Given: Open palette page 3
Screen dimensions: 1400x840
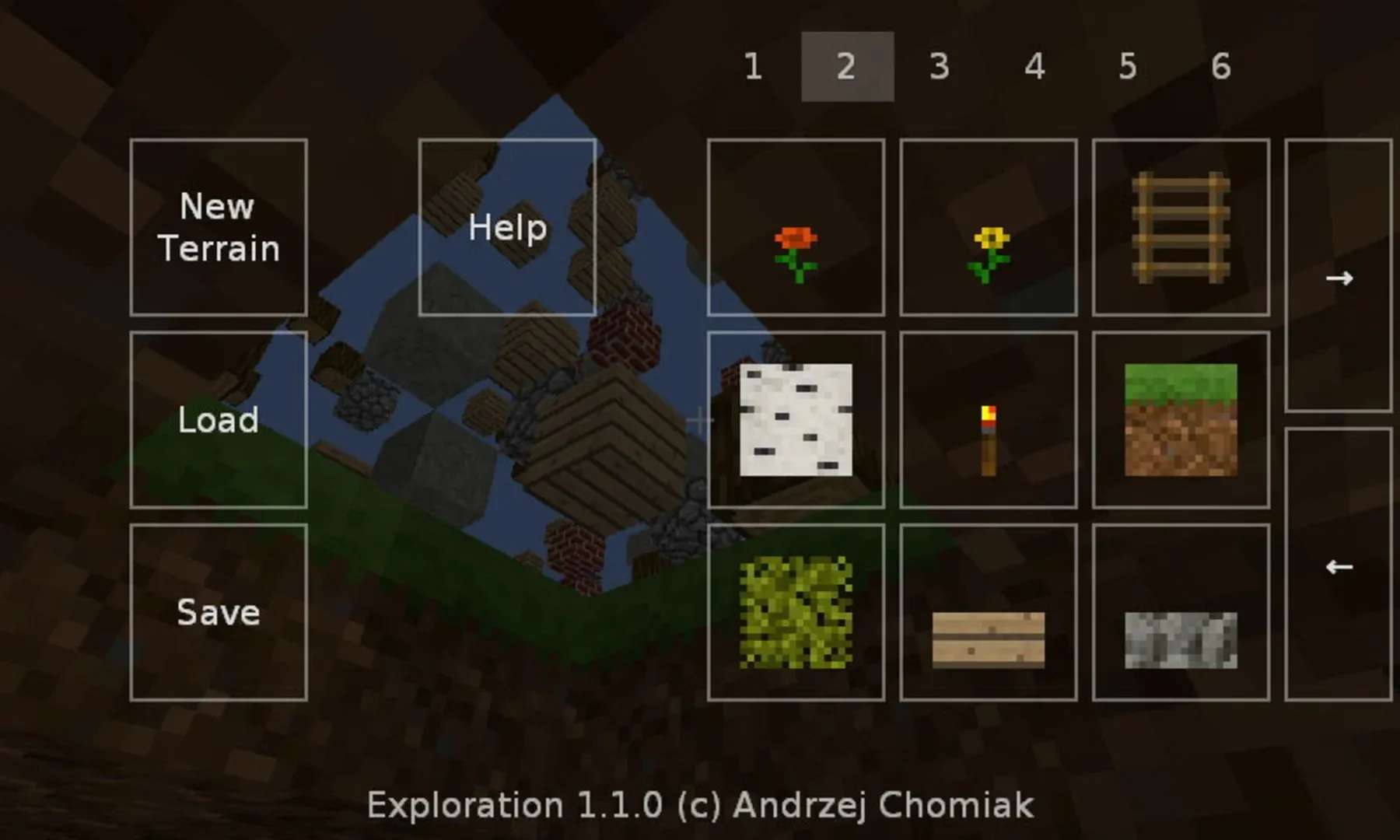Looking at the screenshot, I should [941, 67].
